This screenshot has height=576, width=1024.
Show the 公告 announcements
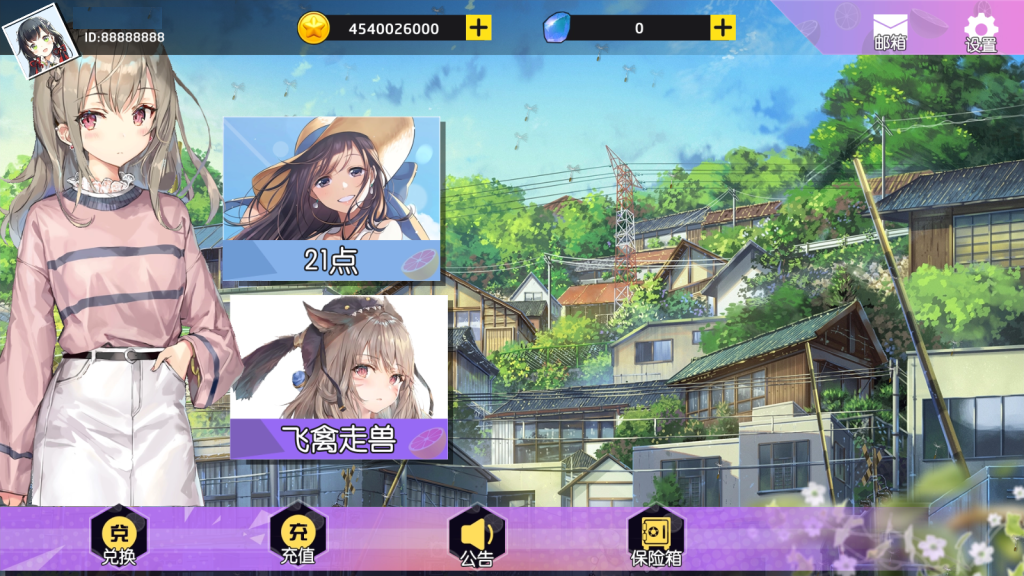477,538
